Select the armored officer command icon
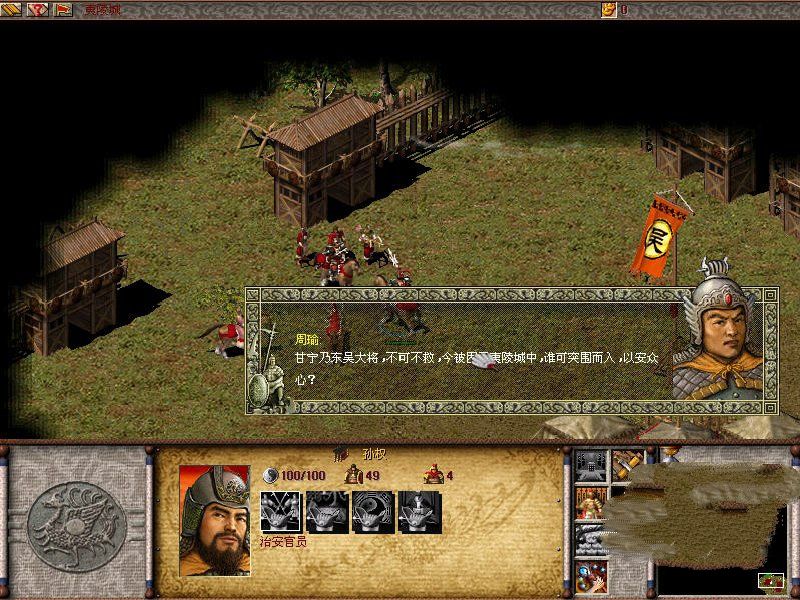This screenshot has width=800, height=600. pos(590,502)
